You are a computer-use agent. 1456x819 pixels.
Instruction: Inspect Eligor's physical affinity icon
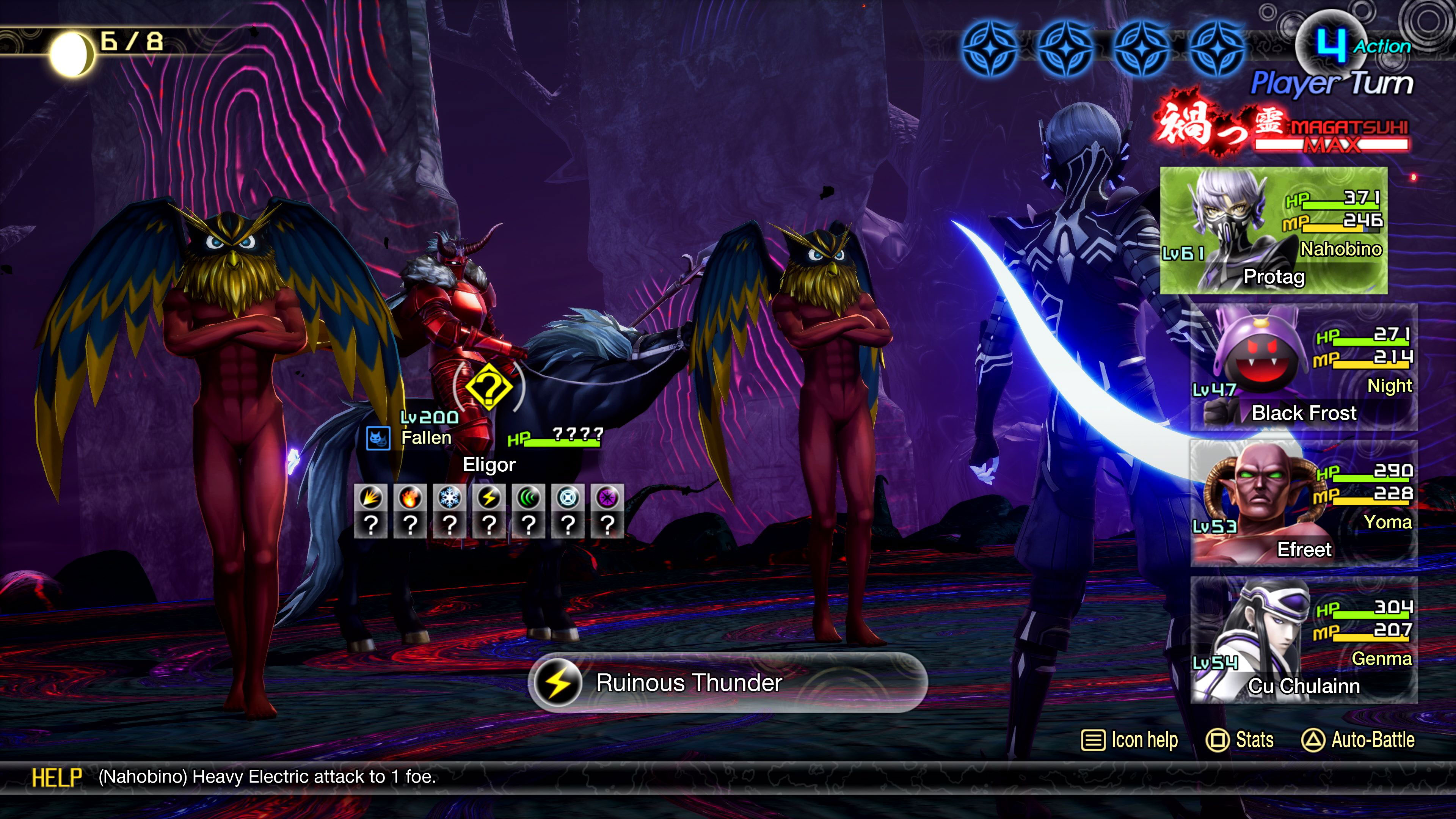tap(371, 498)
